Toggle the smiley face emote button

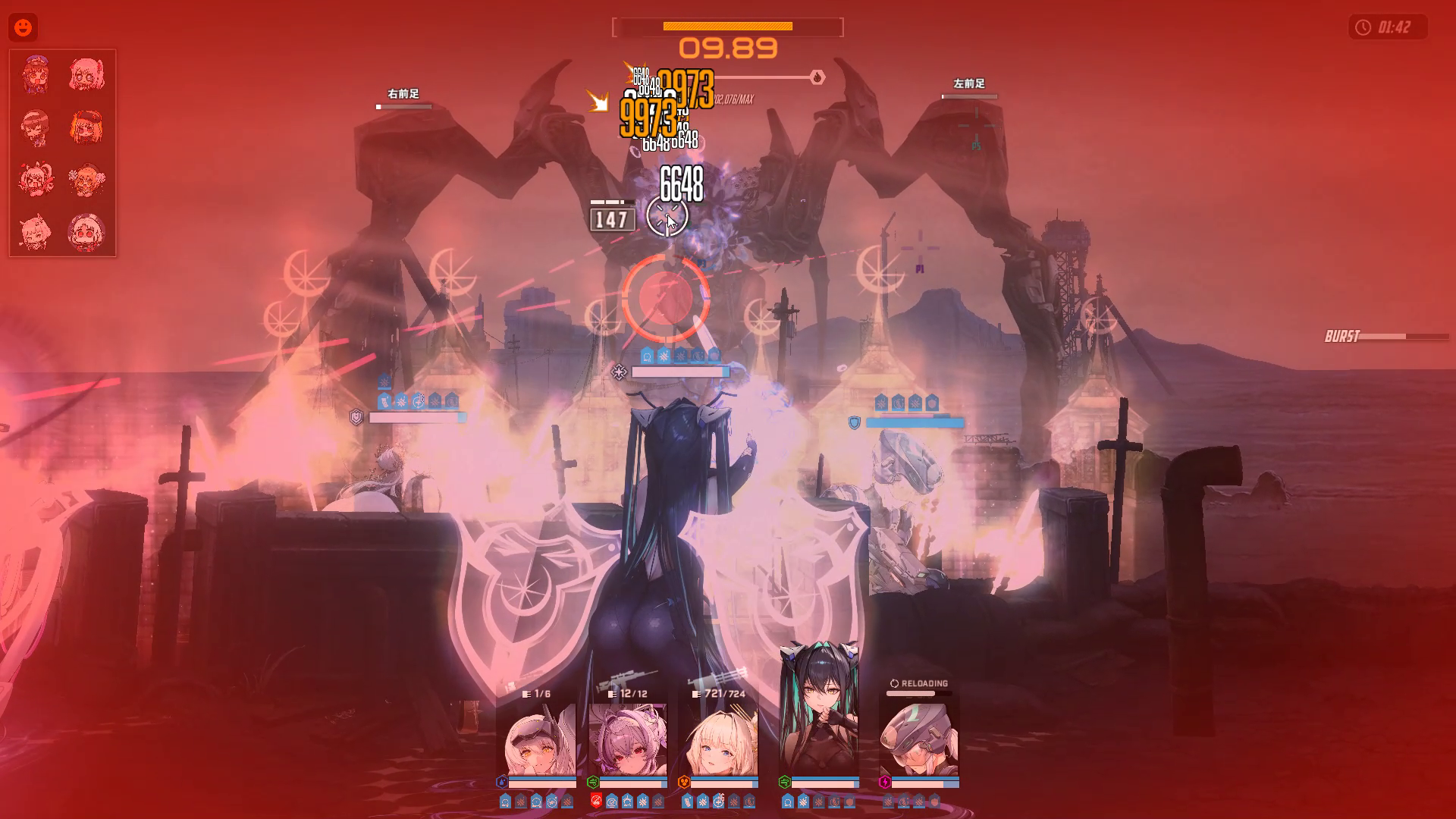24,28
